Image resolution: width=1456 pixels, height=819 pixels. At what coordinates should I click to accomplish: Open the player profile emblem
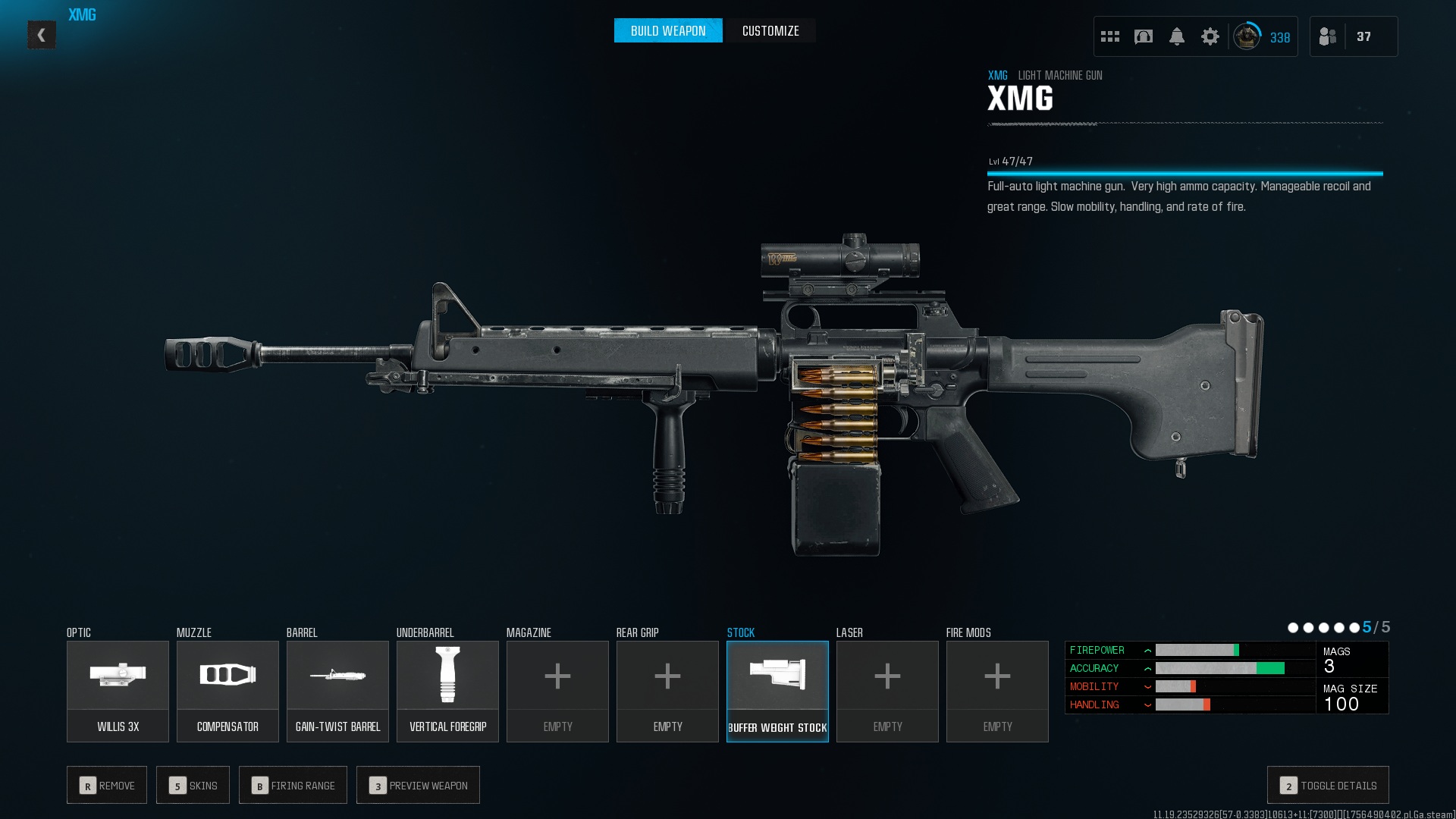pos(1247,36)
